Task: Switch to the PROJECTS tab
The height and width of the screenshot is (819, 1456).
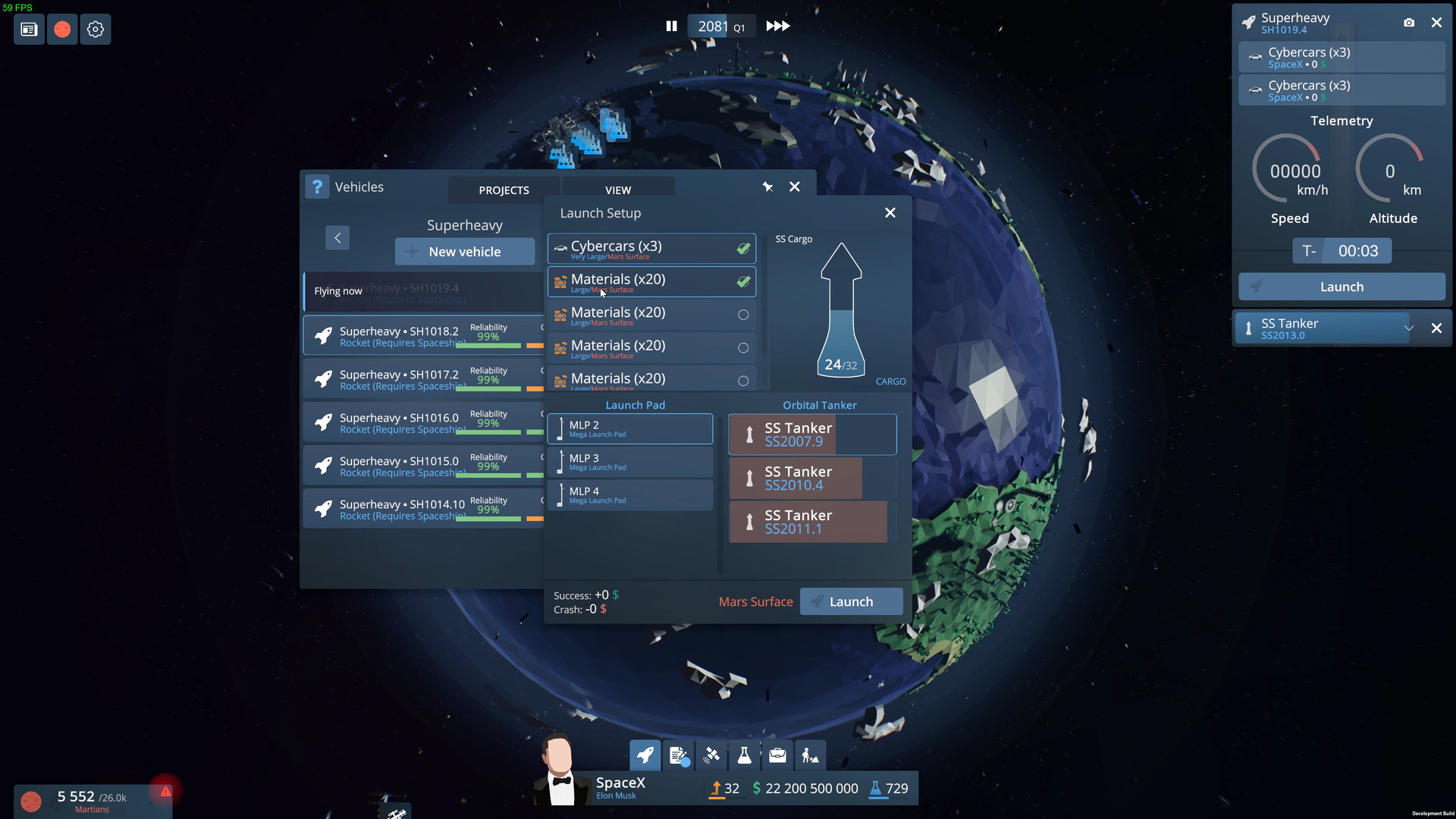Action: [x=504, y=190]
